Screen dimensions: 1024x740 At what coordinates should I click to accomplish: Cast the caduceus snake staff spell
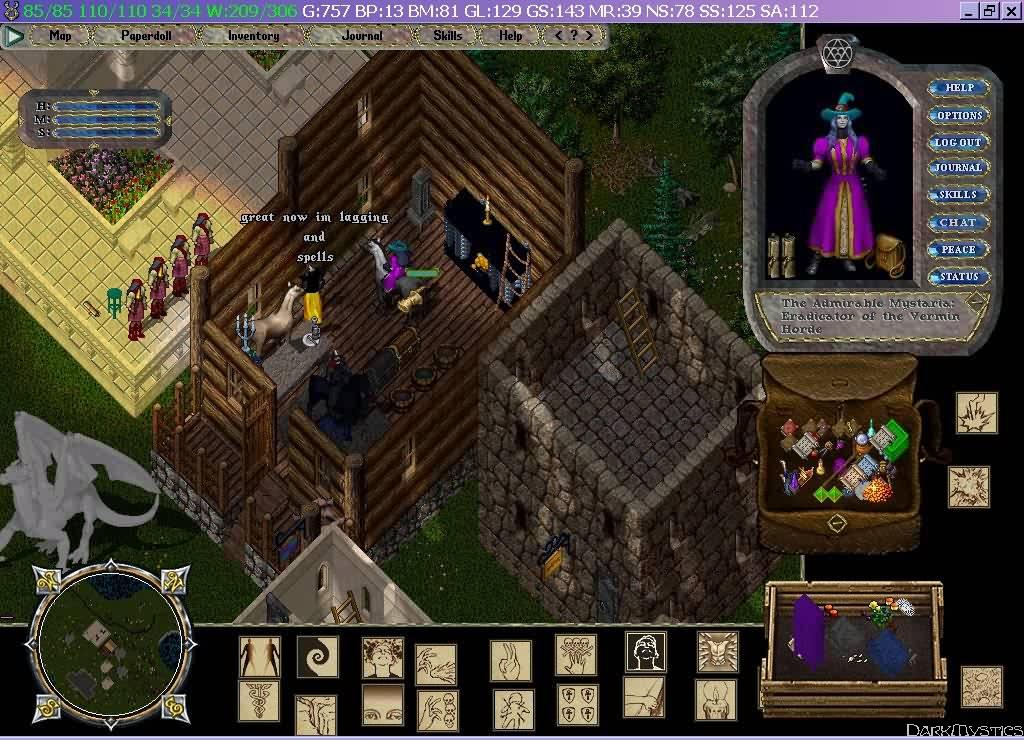point(259,701)
